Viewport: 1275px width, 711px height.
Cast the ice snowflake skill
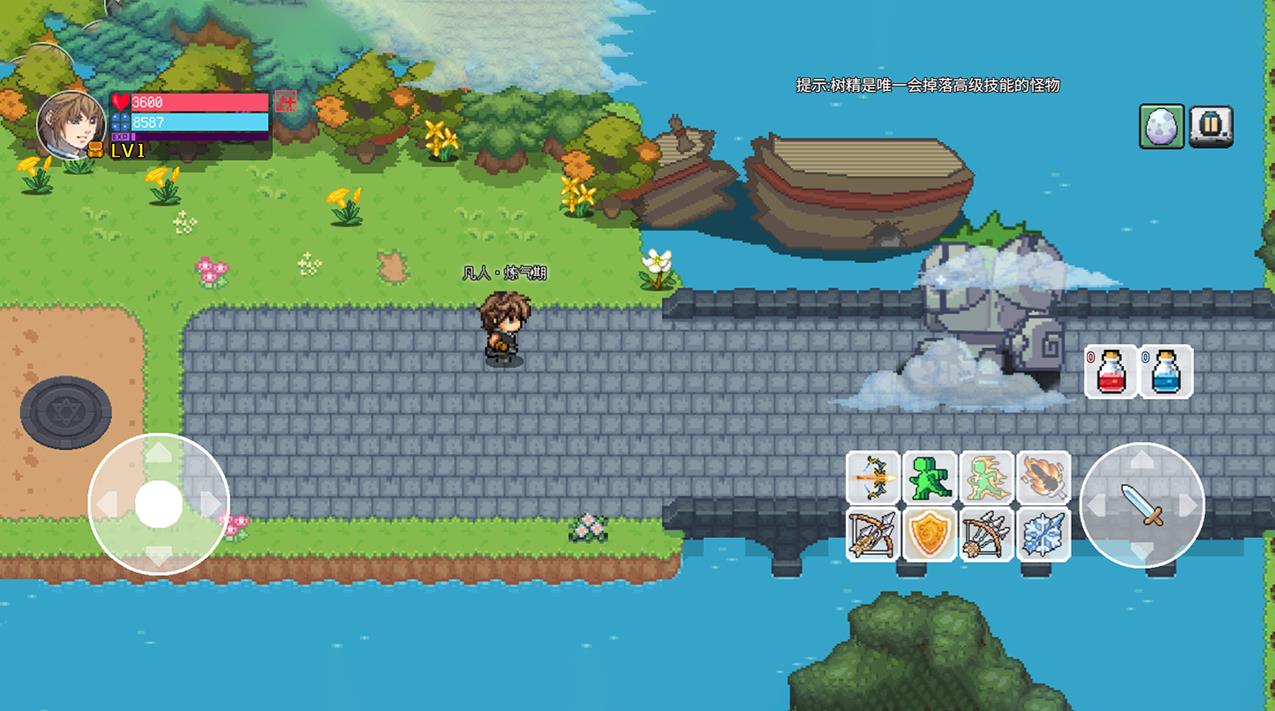(x=1044, y=534)
